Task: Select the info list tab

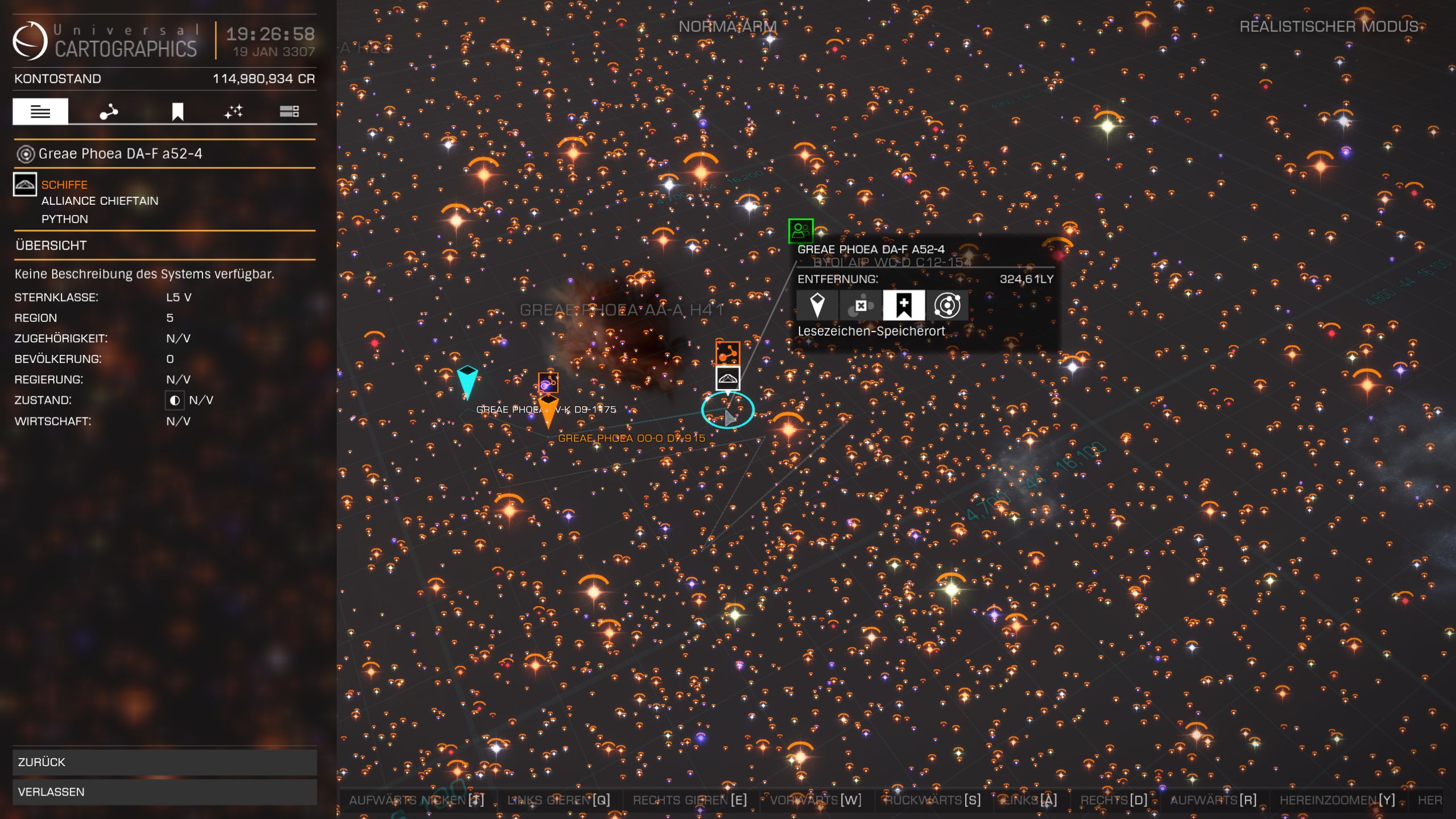Action: coord(40,111)
